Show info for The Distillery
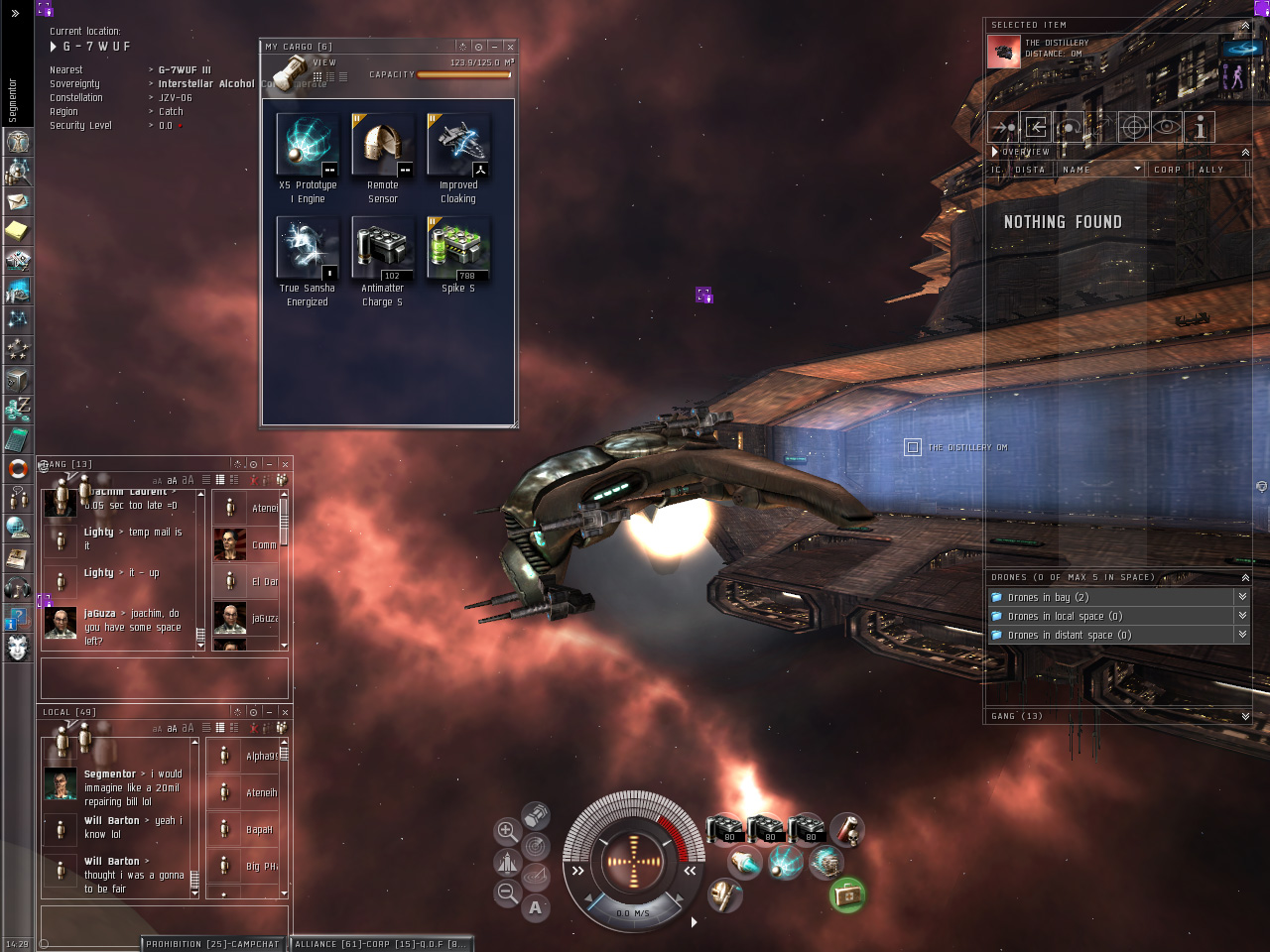Viewport: 1270px width, 952px height. pyautogui.click(x=1200, y=127)
